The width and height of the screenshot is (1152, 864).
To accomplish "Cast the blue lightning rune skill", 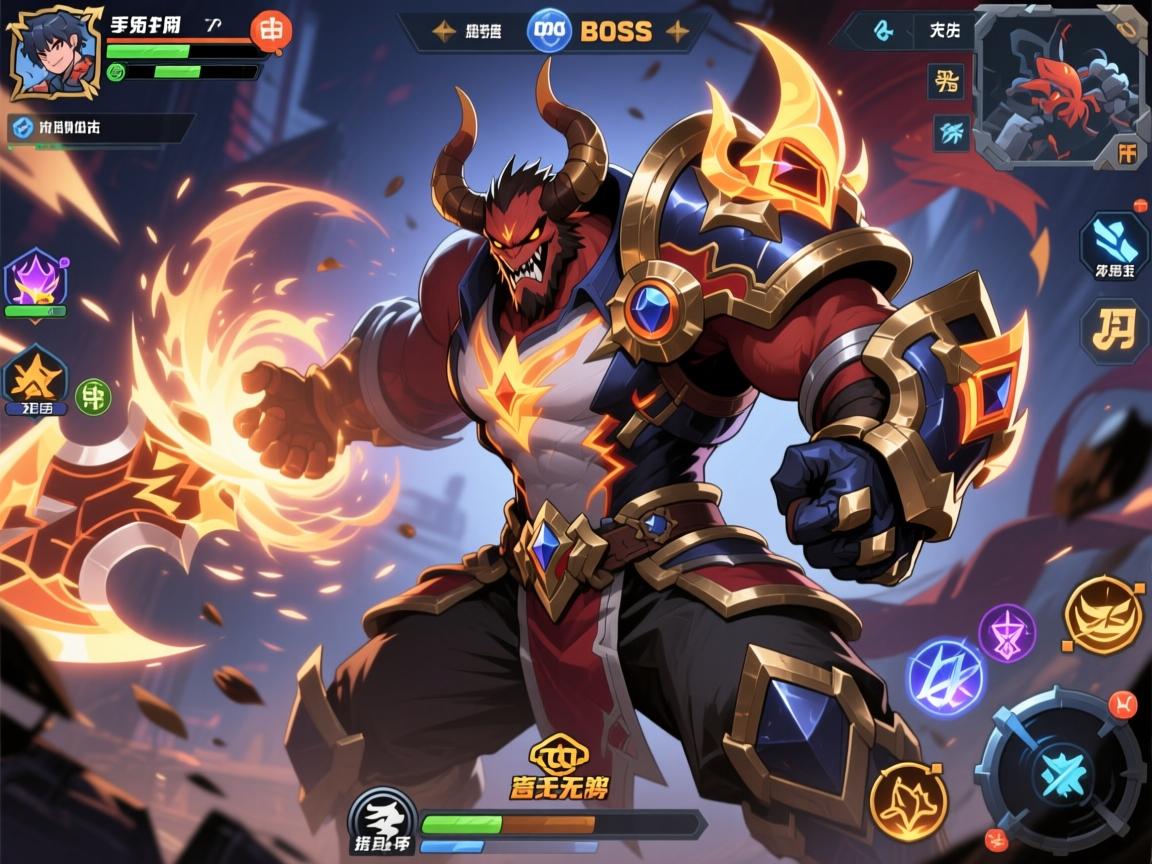I will coord(945,677).
